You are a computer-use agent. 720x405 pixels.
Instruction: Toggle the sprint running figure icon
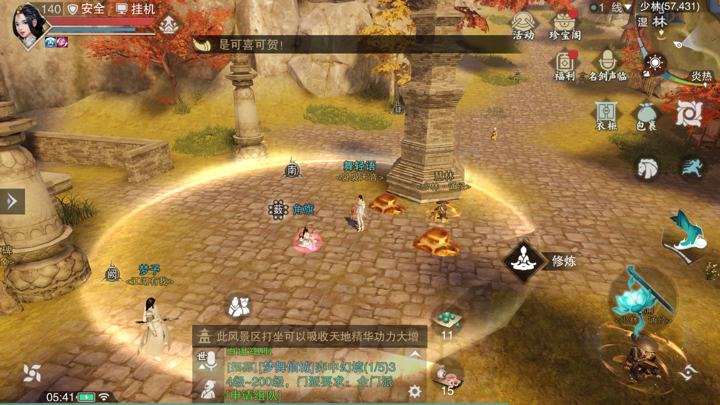(x=691, y=167)
